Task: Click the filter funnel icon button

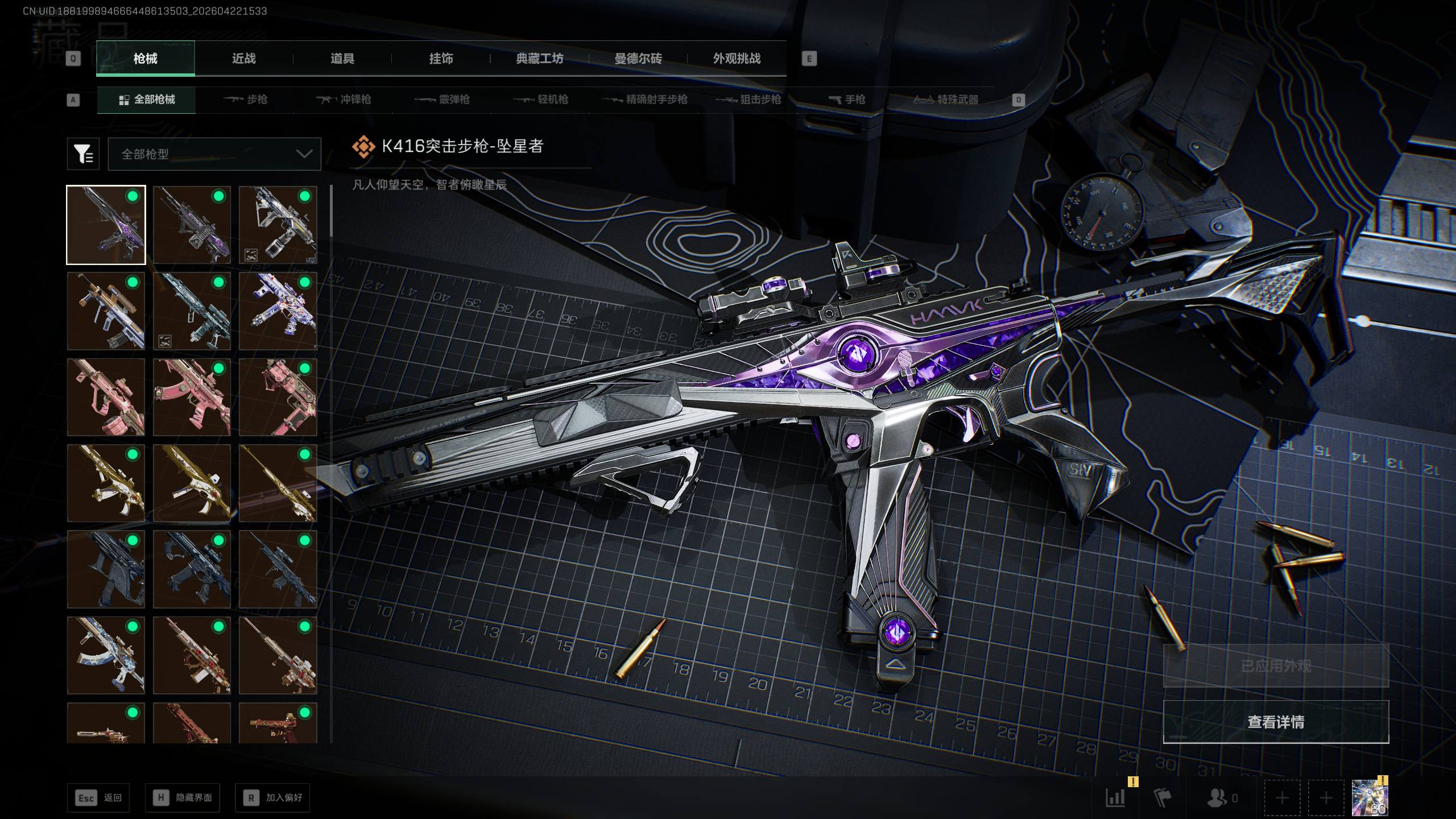Action: tap(83, 154)
